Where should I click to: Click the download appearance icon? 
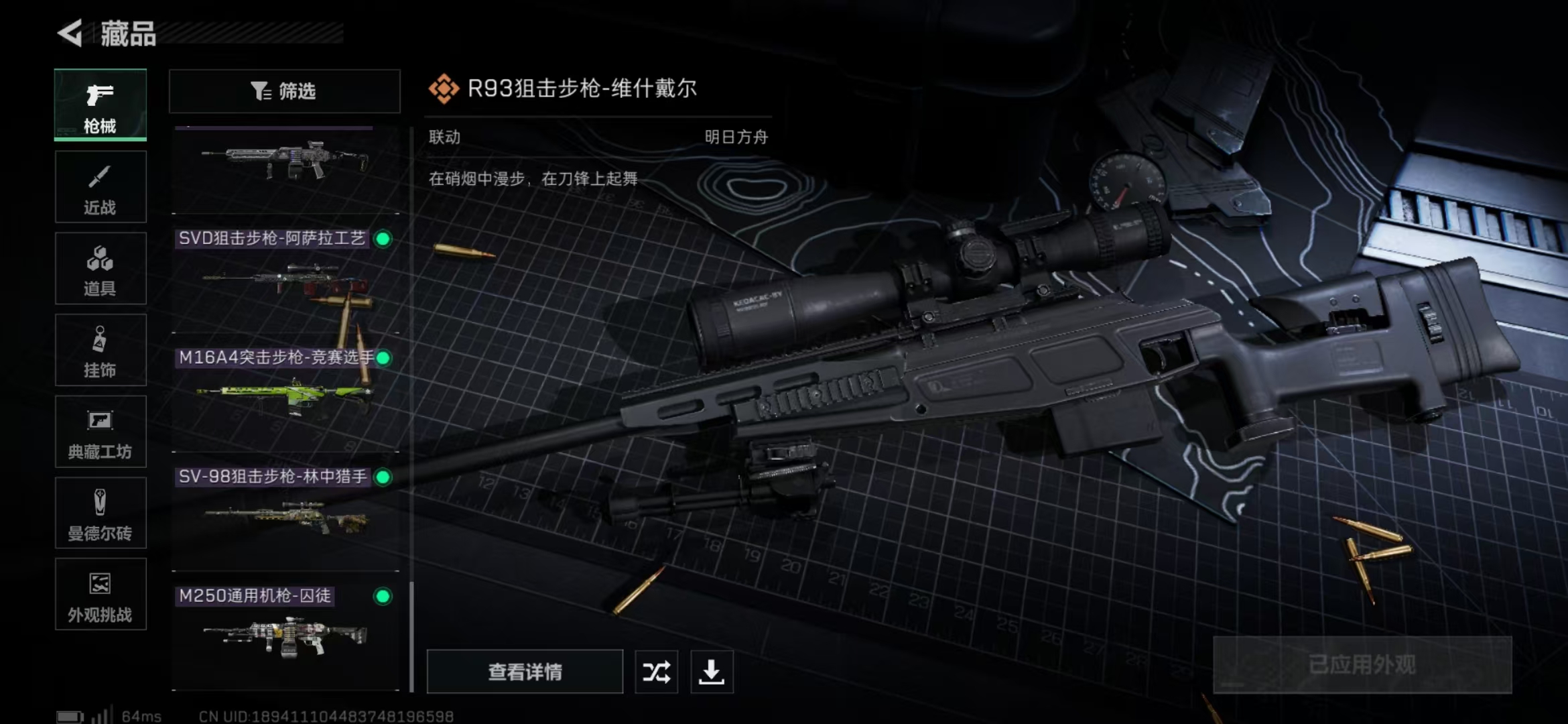point(712,672)
